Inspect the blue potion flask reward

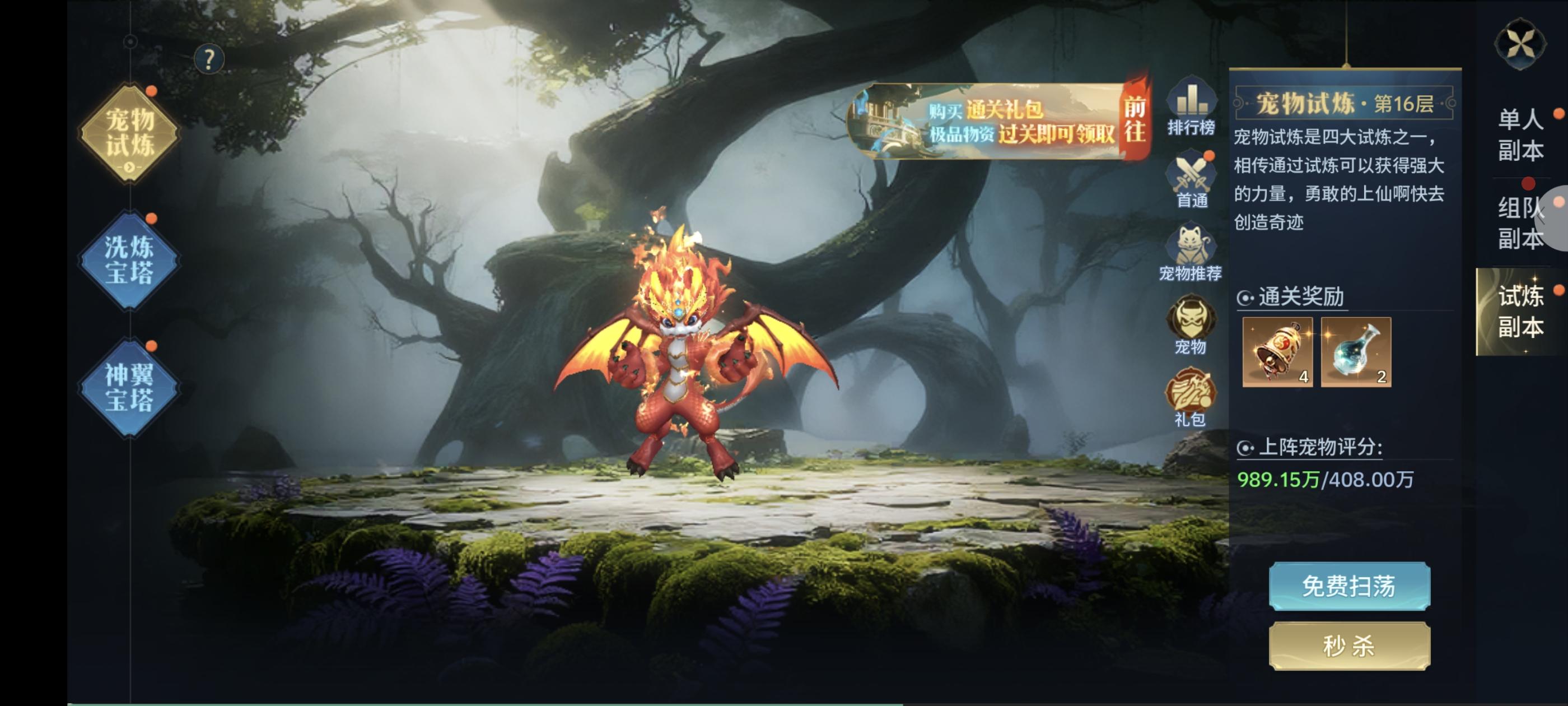[x=1356, y=352]
